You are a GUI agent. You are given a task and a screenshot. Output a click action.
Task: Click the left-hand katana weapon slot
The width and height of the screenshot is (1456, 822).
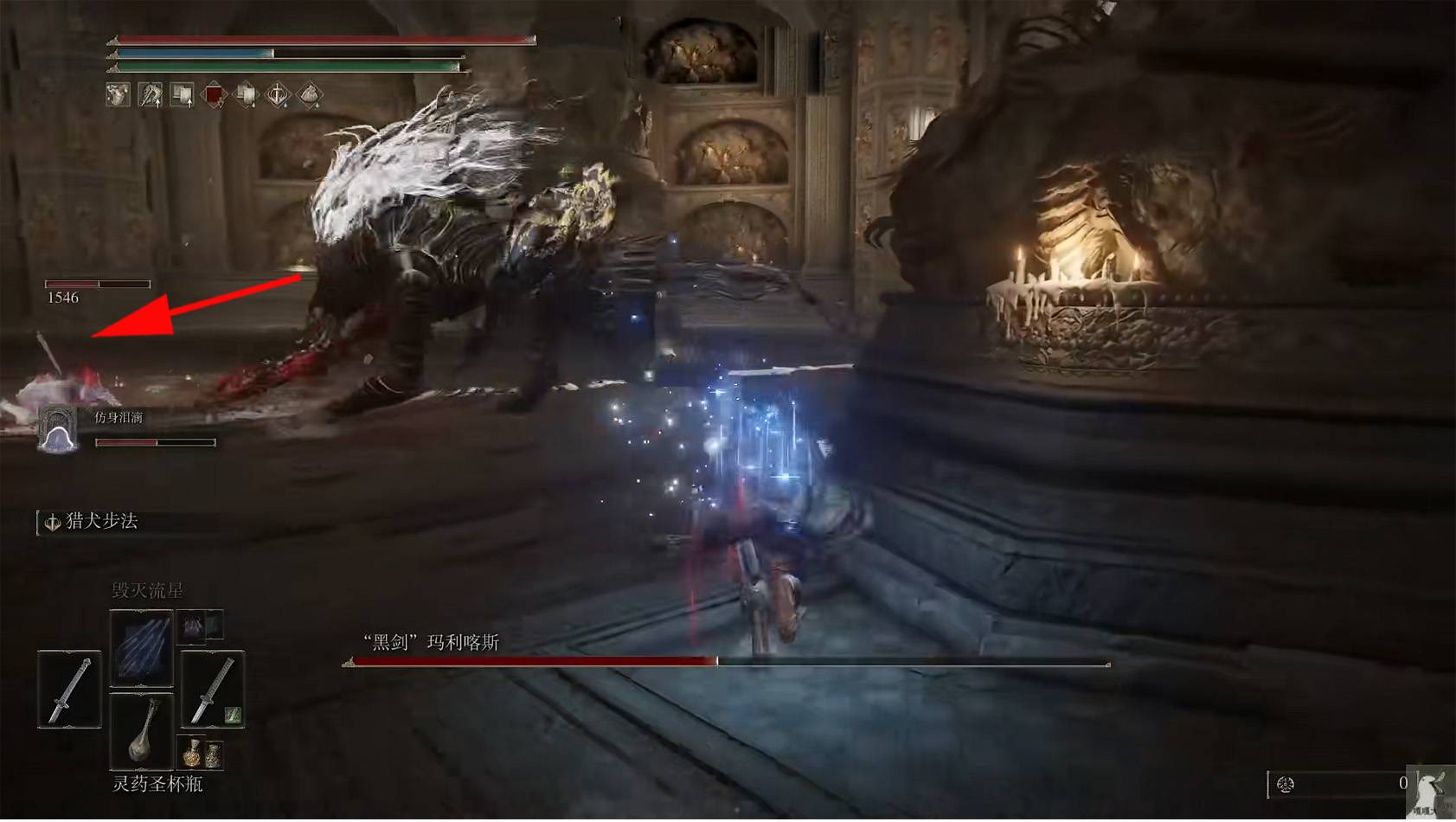coord(69,689)
